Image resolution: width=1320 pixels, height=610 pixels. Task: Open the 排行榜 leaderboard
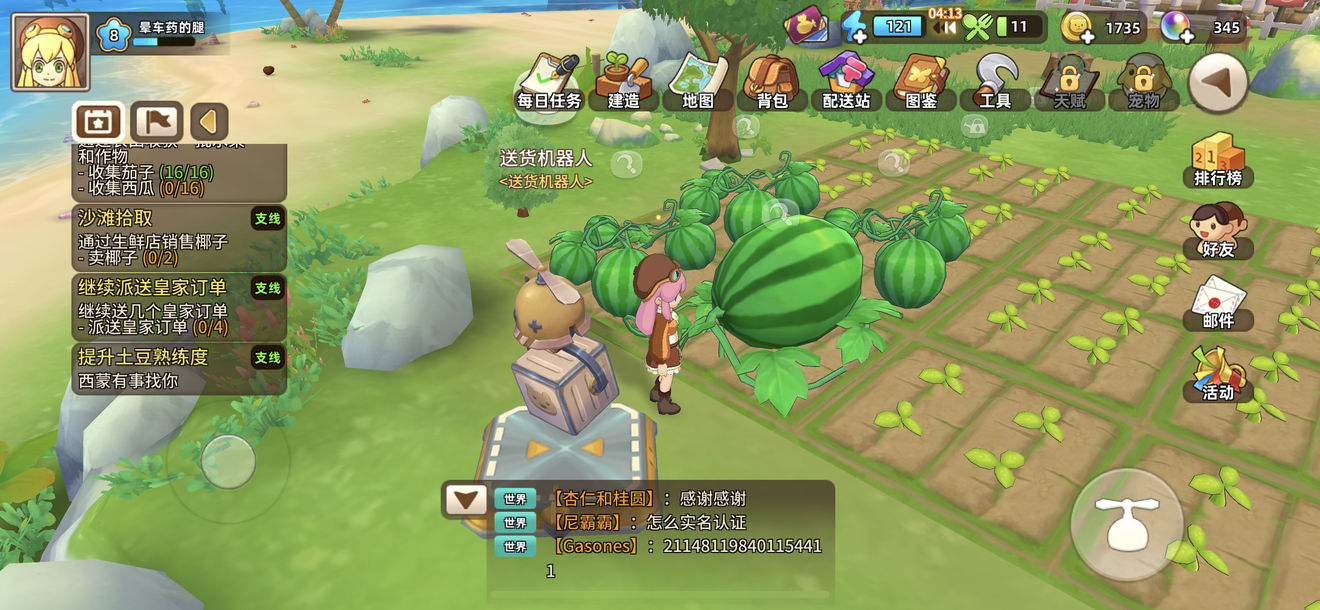[1217, 162]
